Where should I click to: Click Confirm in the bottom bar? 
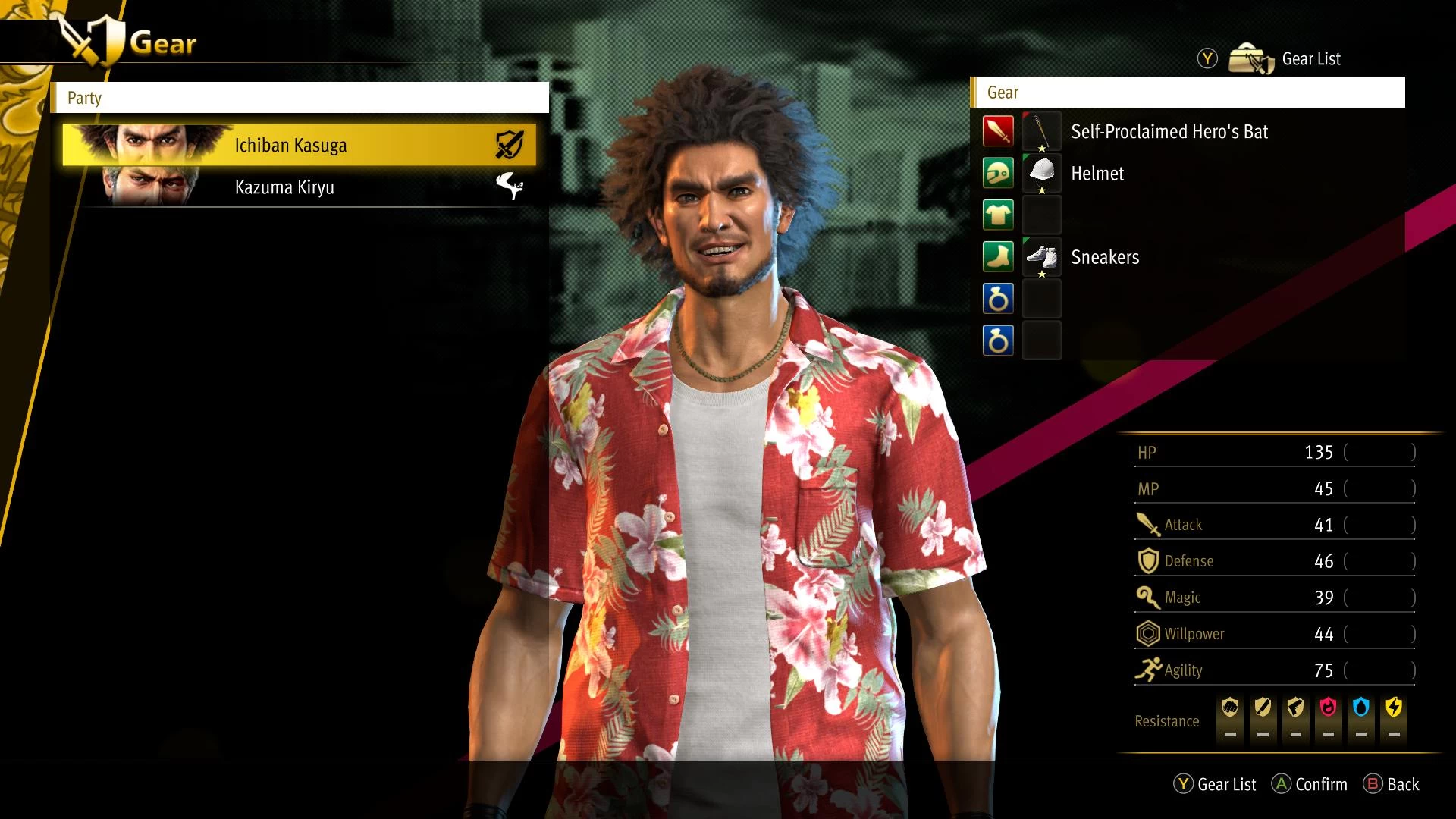click(1310, 784)
